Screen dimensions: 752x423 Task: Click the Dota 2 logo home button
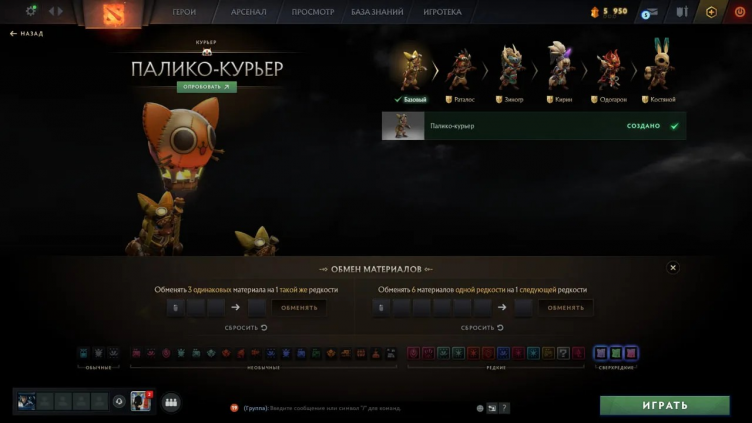click(112, 14)
